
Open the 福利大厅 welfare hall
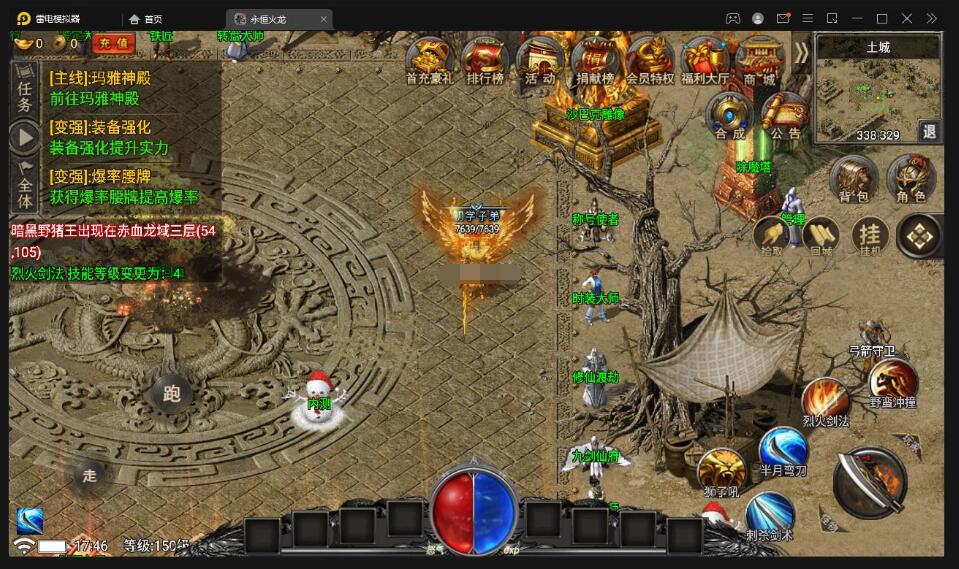pos(704,58)
